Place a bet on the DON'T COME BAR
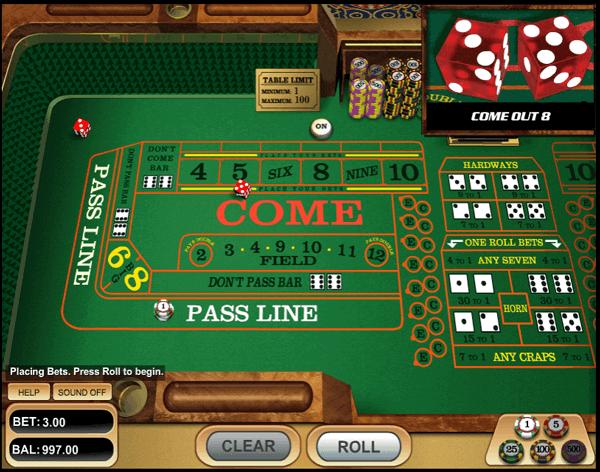 (x=160, y=167)
